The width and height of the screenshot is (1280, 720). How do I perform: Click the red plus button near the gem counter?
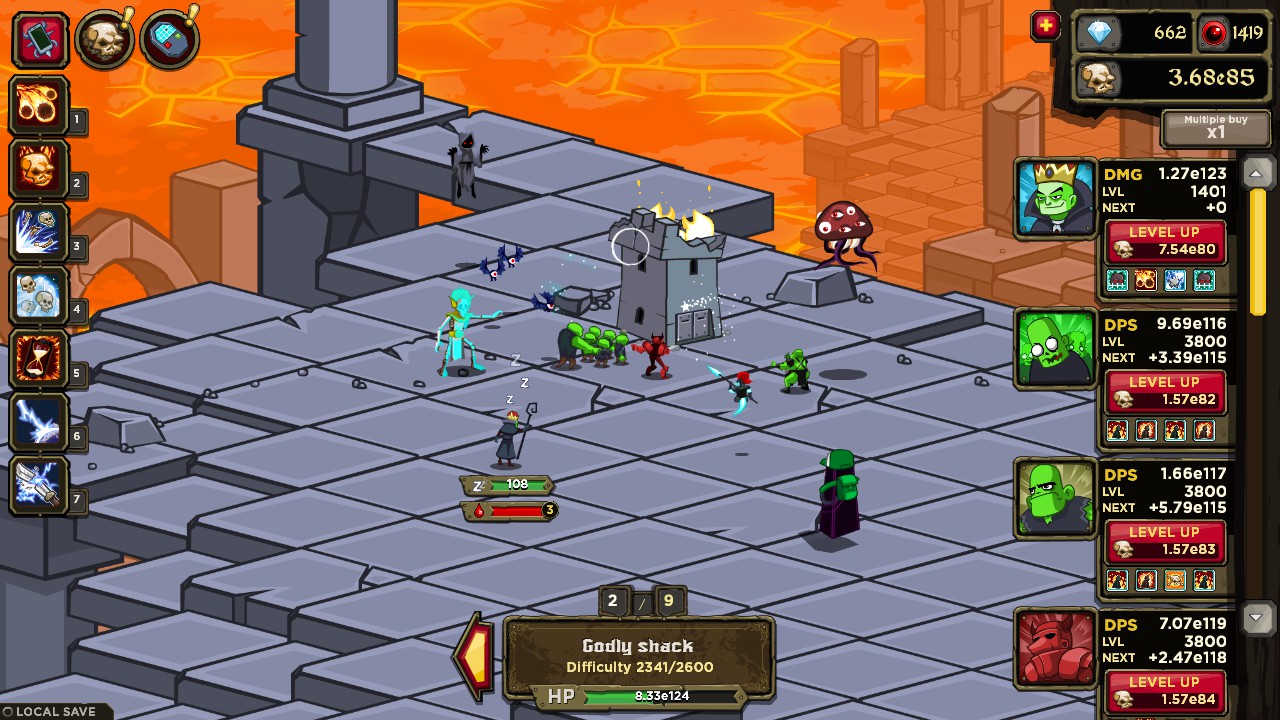coord(1045,27)
